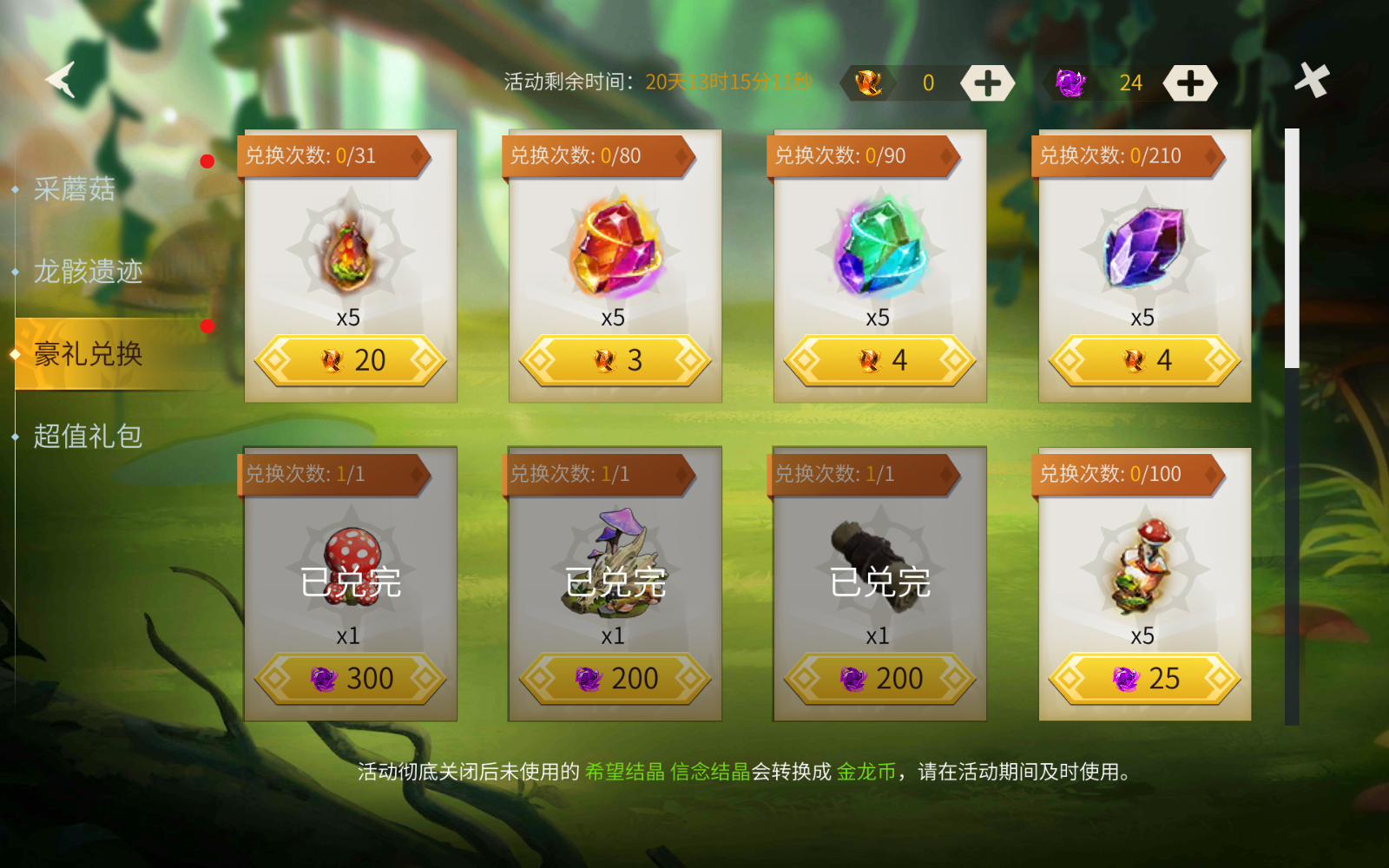Open the 采蘑菇 tab
This screenshot has width=1389, height=868.
pos(75,189)
